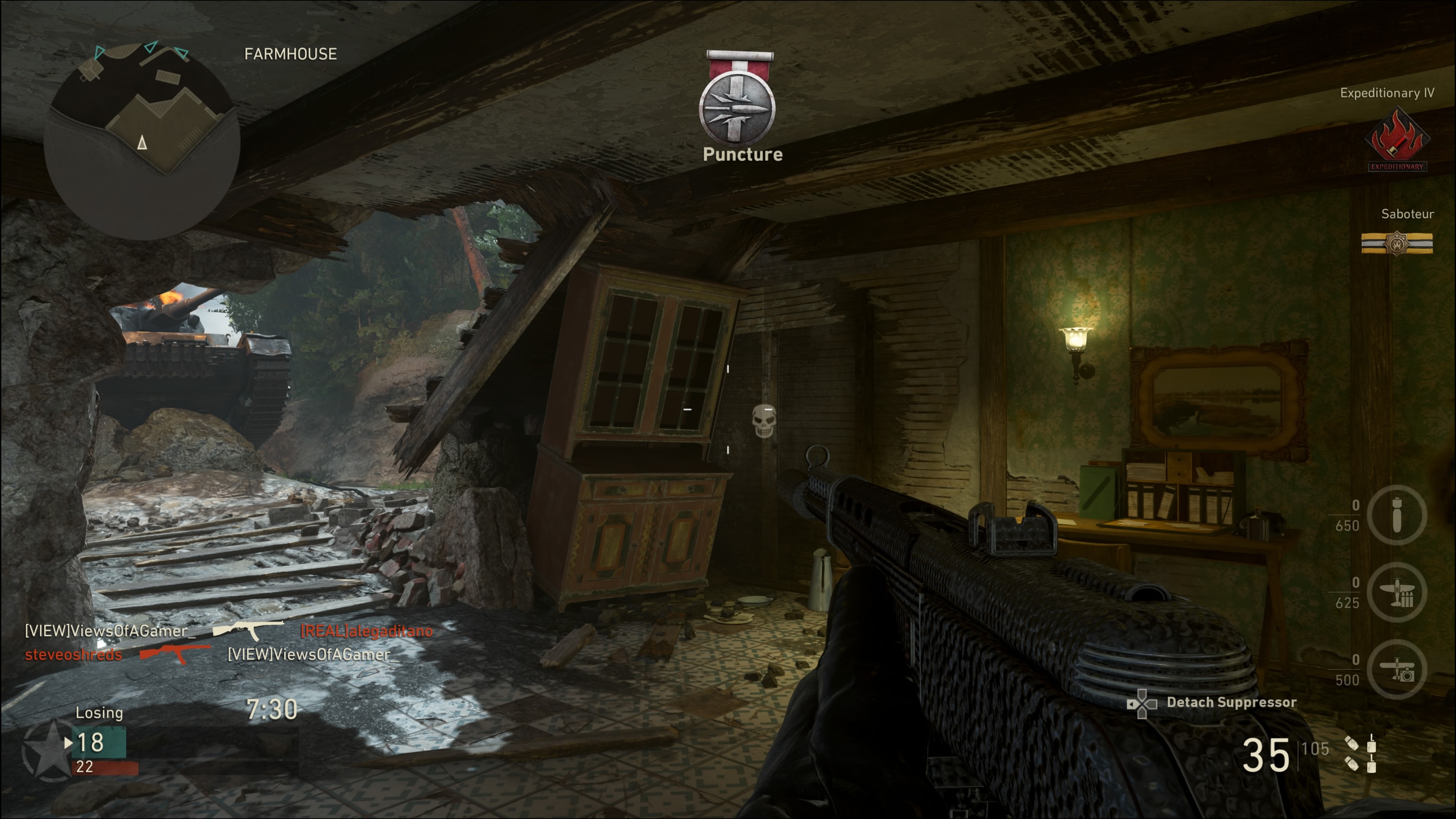Screen dimensions: 1456x819
Task: Select the Saboteur basic training ribbon
Action: pyautogui.click(x=1396, y=243)
